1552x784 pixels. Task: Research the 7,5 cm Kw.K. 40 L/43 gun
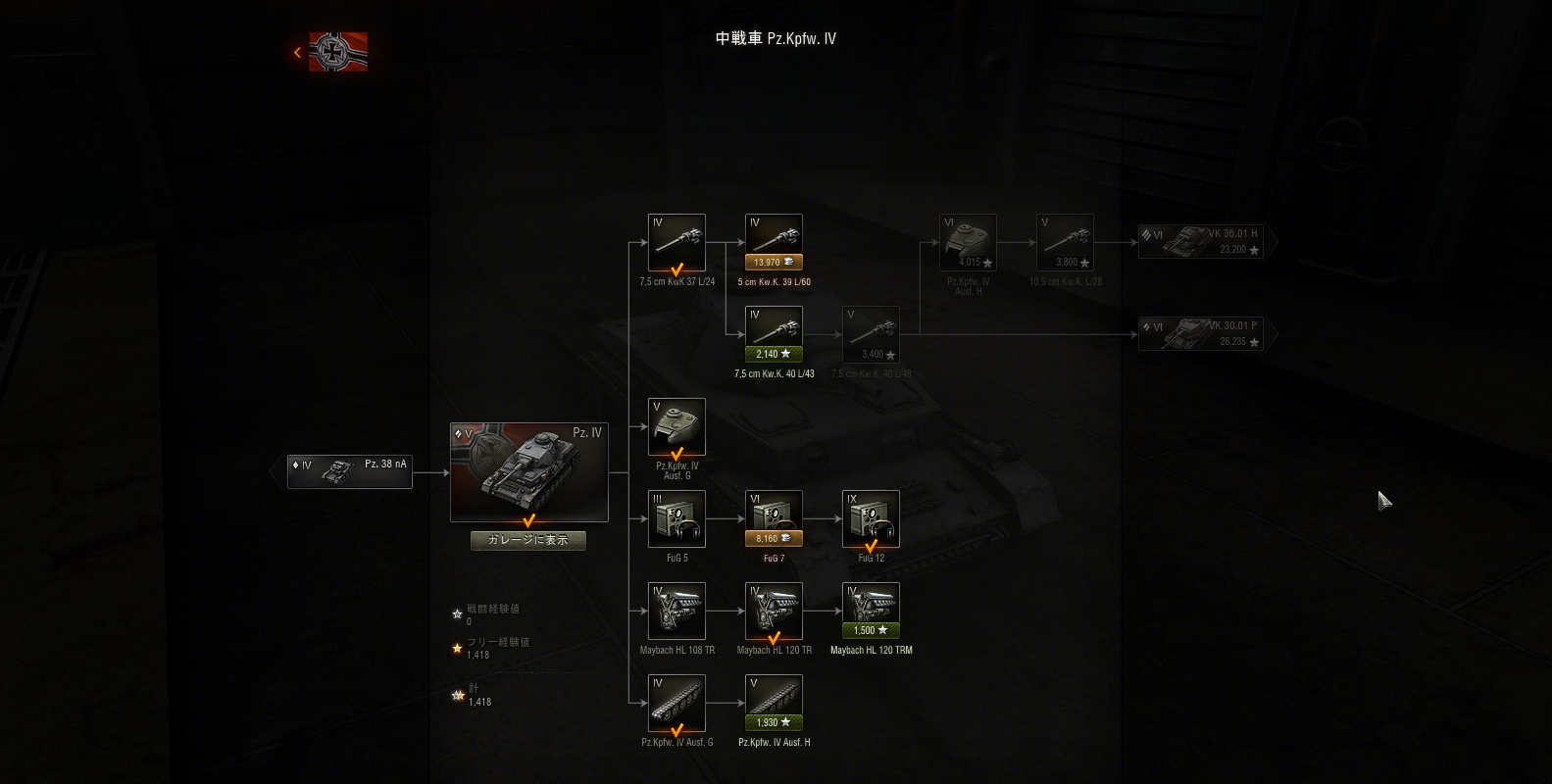pyautogui.click(x=774, y=354)
